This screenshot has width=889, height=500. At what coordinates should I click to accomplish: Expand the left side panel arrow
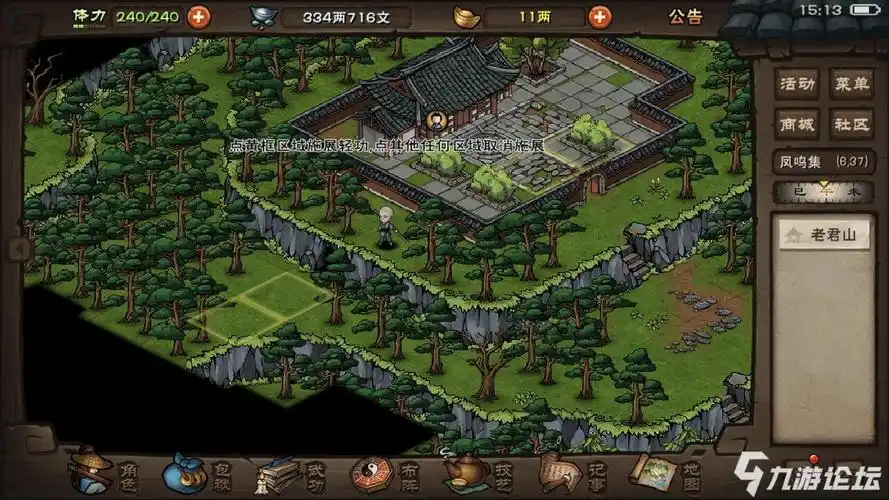[x=16, y=248]
